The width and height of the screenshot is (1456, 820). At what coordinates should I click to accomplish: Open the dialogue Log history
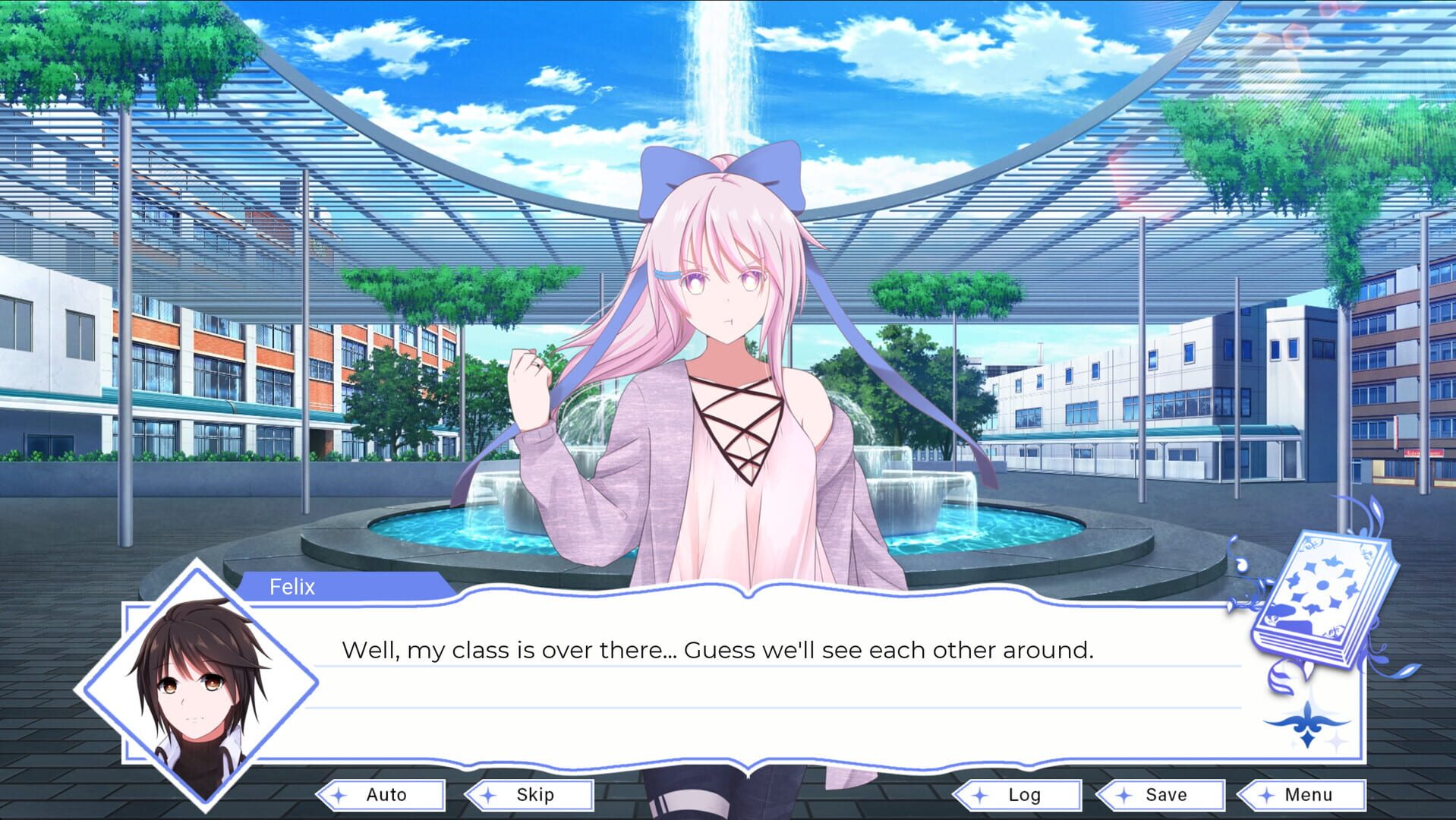tap(1023, 795)
